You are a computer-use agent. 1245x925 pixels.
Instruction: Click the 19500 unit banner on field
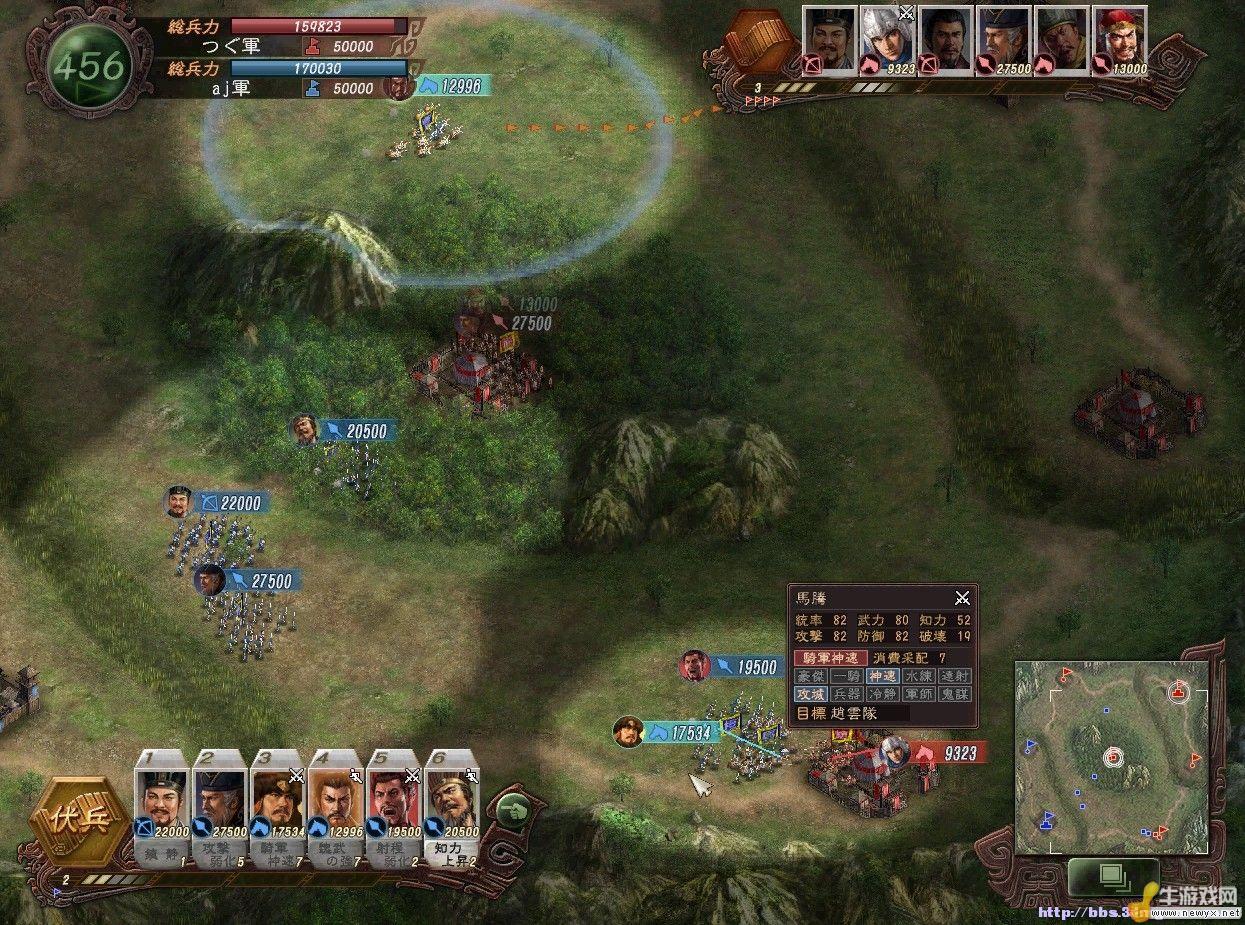click(x=745, y=667)
